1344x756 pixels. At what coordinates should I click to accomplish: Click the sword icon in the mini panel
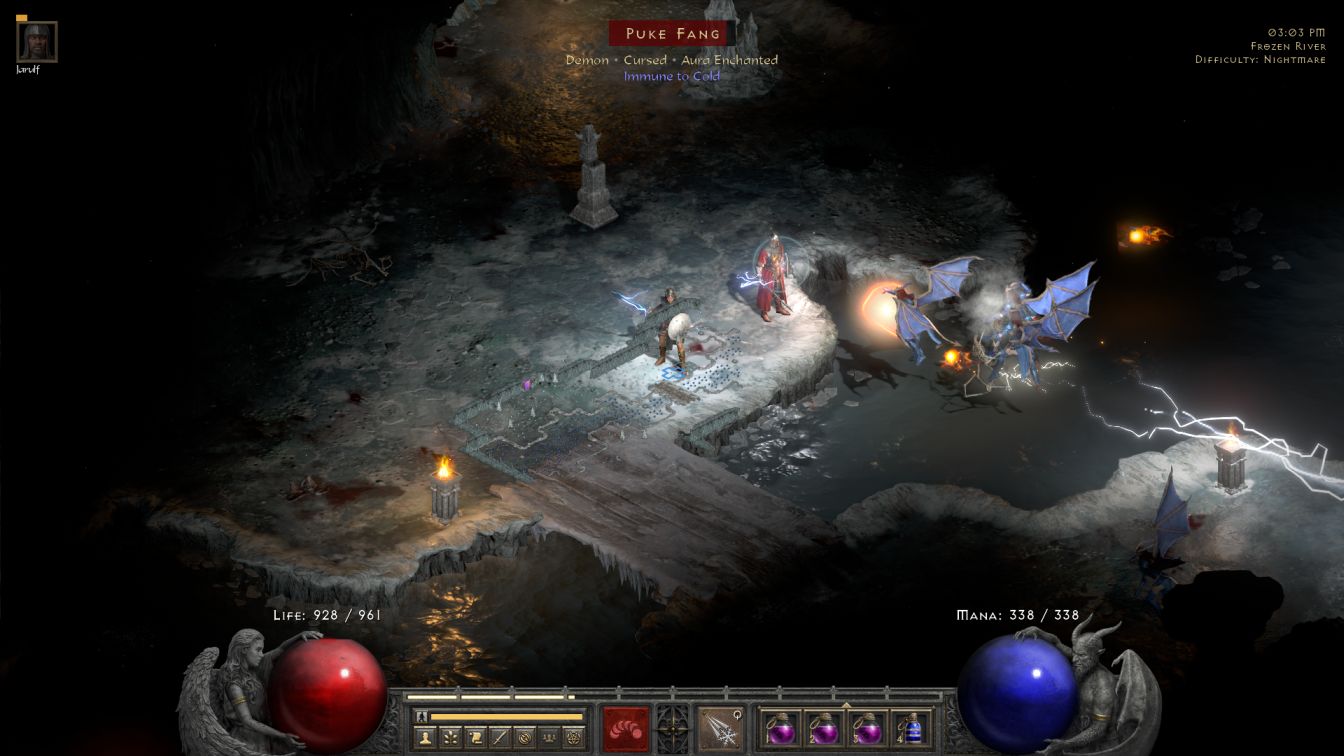[499, 737]
